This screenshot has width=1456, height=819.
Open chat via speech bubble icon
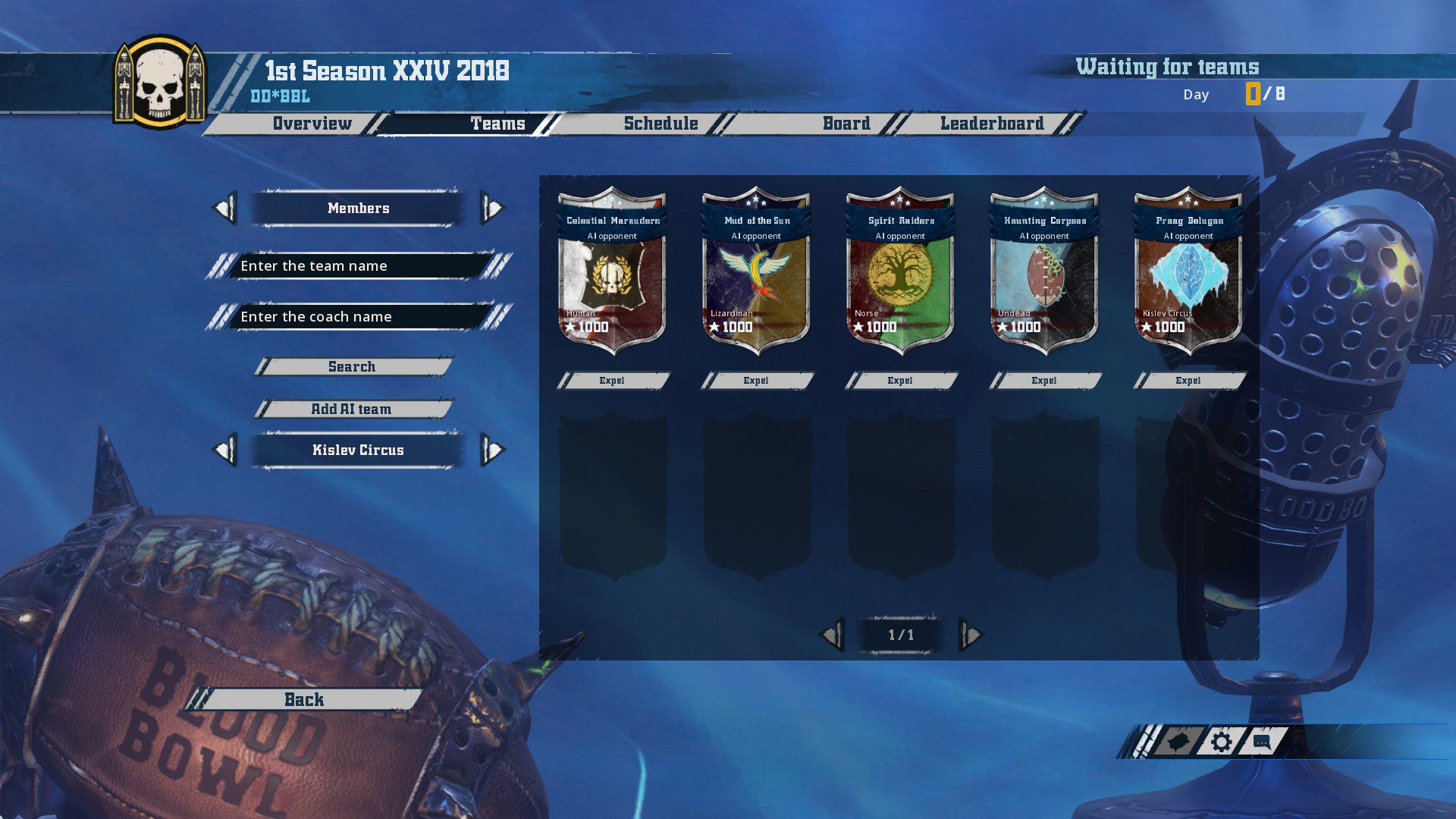tap(1262, 742)
